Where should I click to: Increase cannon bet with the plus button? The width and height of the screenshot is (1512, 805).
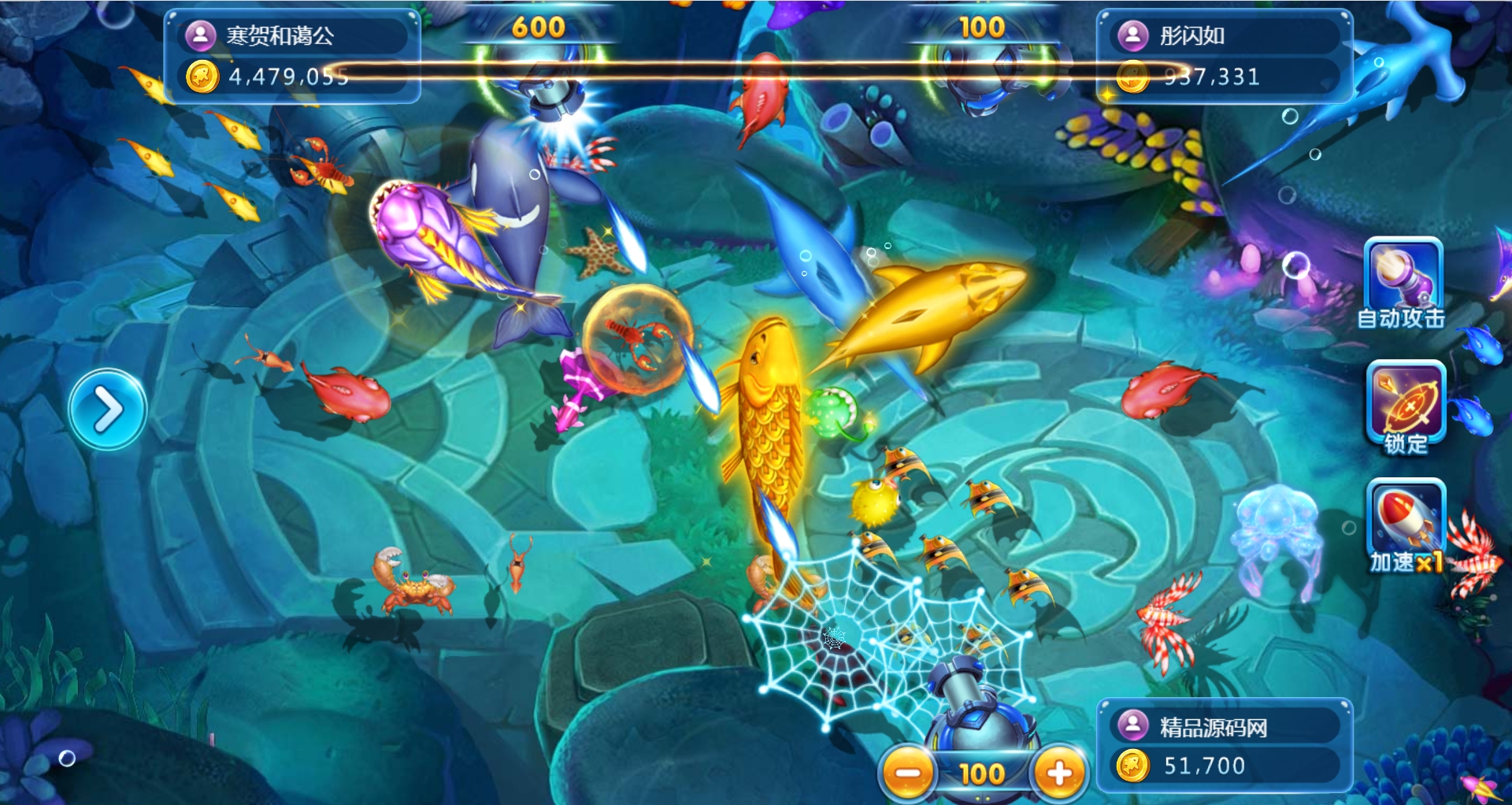pyautogui.click(x=1058, y=773)
